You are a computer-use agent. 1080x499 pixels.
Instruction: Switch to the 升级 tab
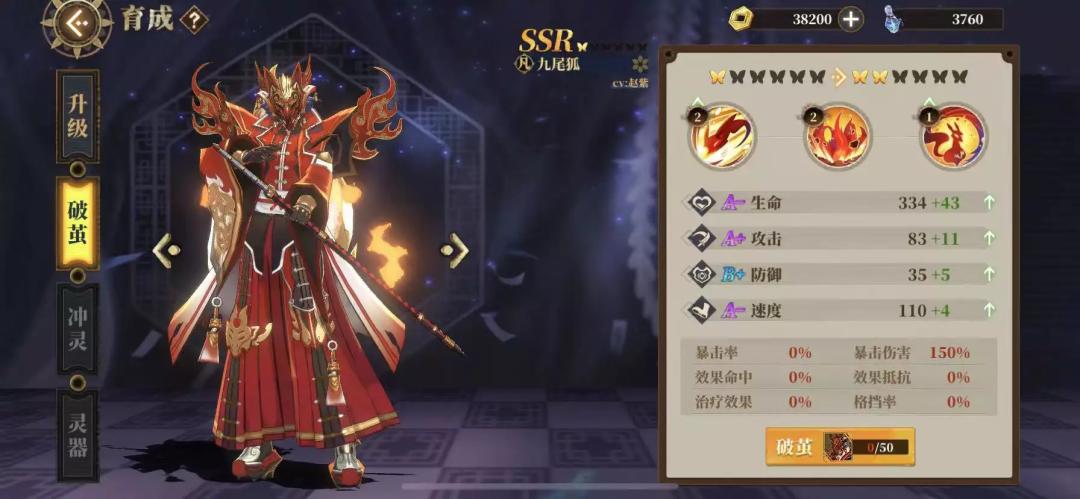point(78,116)
